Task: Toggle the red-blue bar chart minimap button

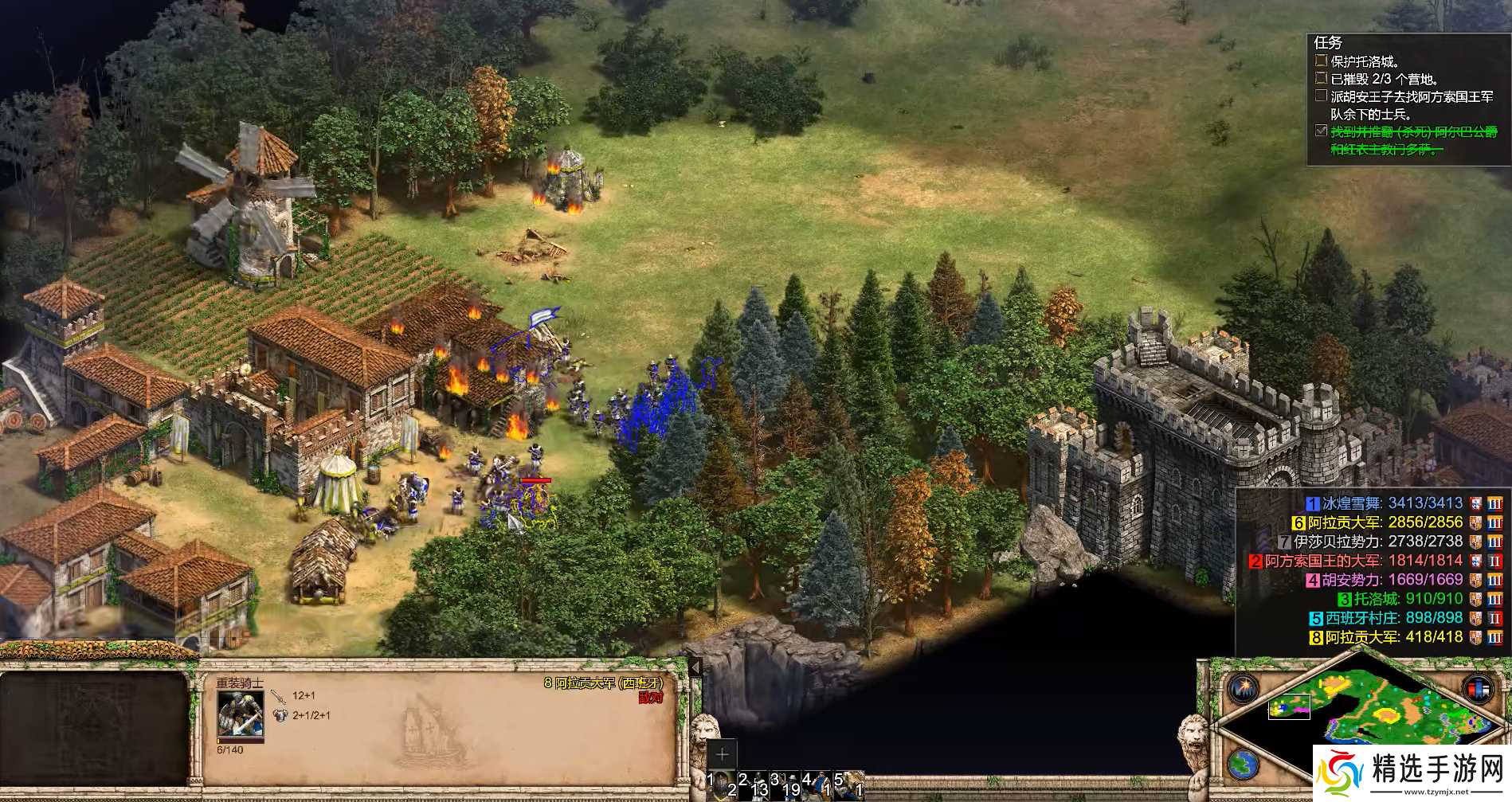Action: [1477, 688]
